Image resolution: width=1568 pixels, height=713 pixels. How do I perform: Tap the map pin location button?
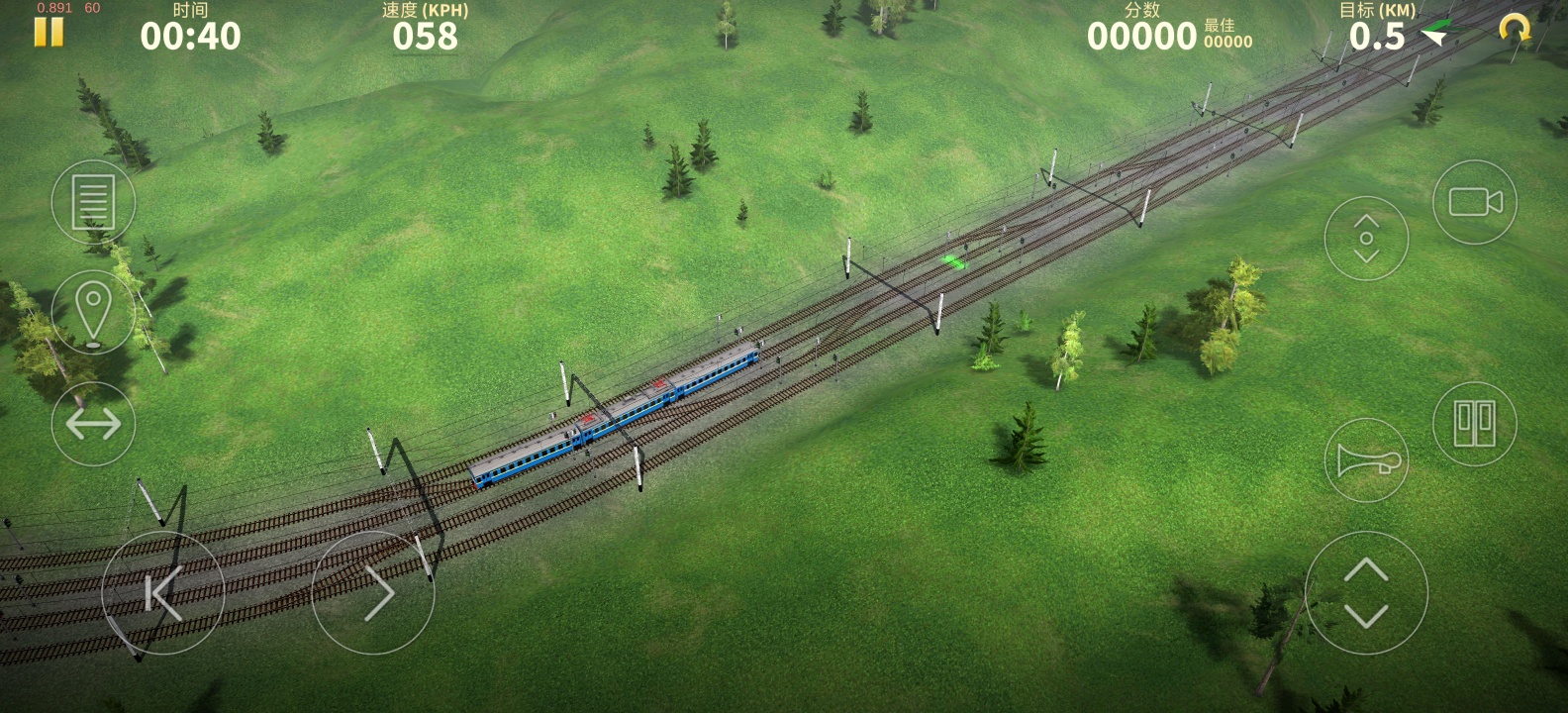point(93,312)
